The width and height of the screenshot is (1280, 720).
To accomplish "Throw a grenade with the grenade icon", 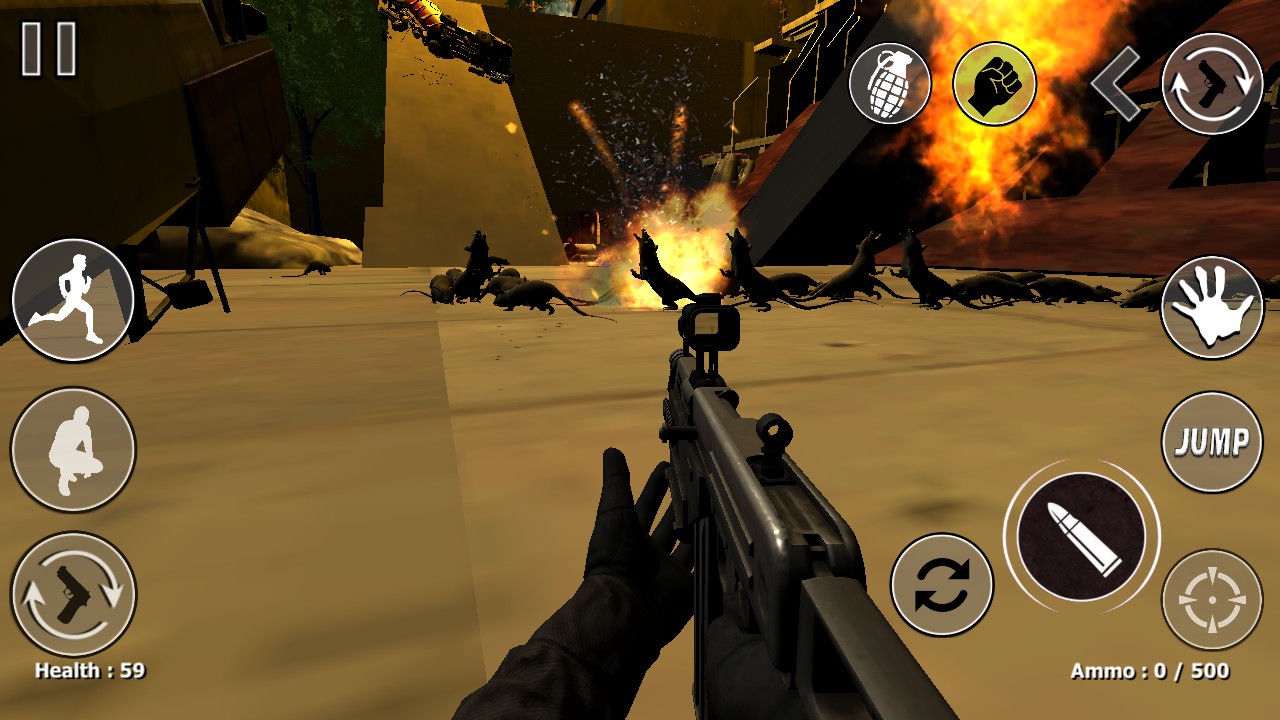I will pyautogui.click(x=889, y=83).
